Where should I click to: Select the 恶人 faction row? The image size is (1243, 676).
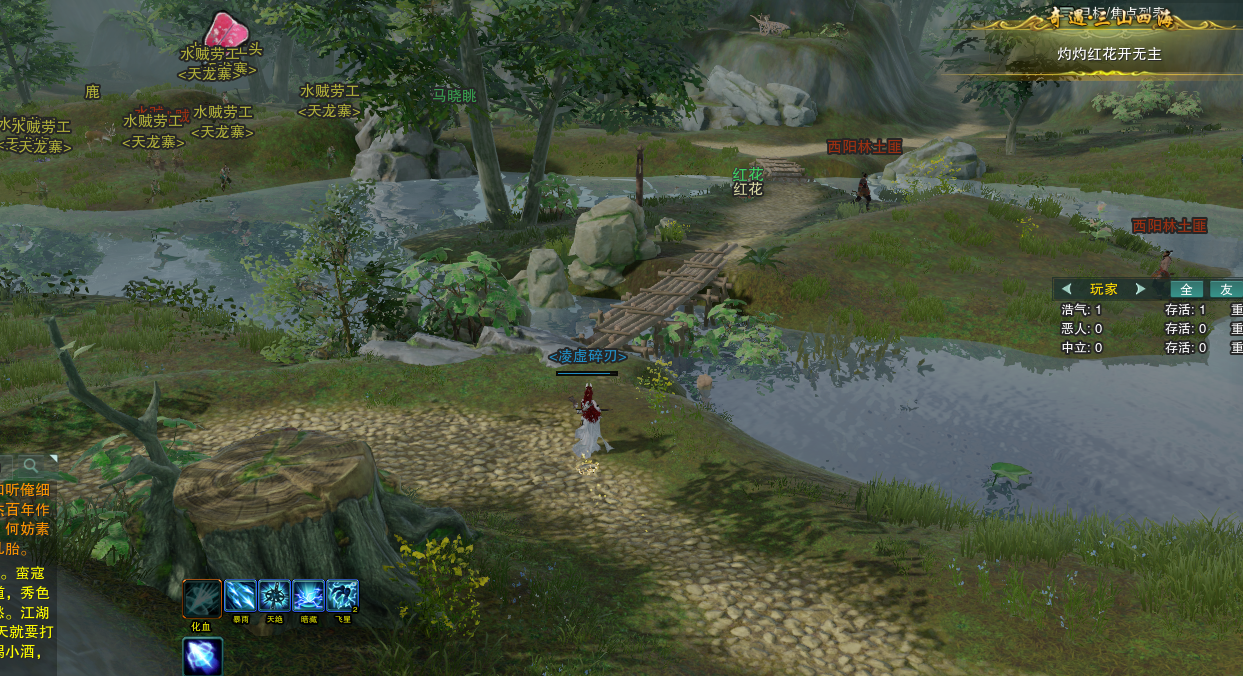pyautogui.click(x=1082, y=328)
